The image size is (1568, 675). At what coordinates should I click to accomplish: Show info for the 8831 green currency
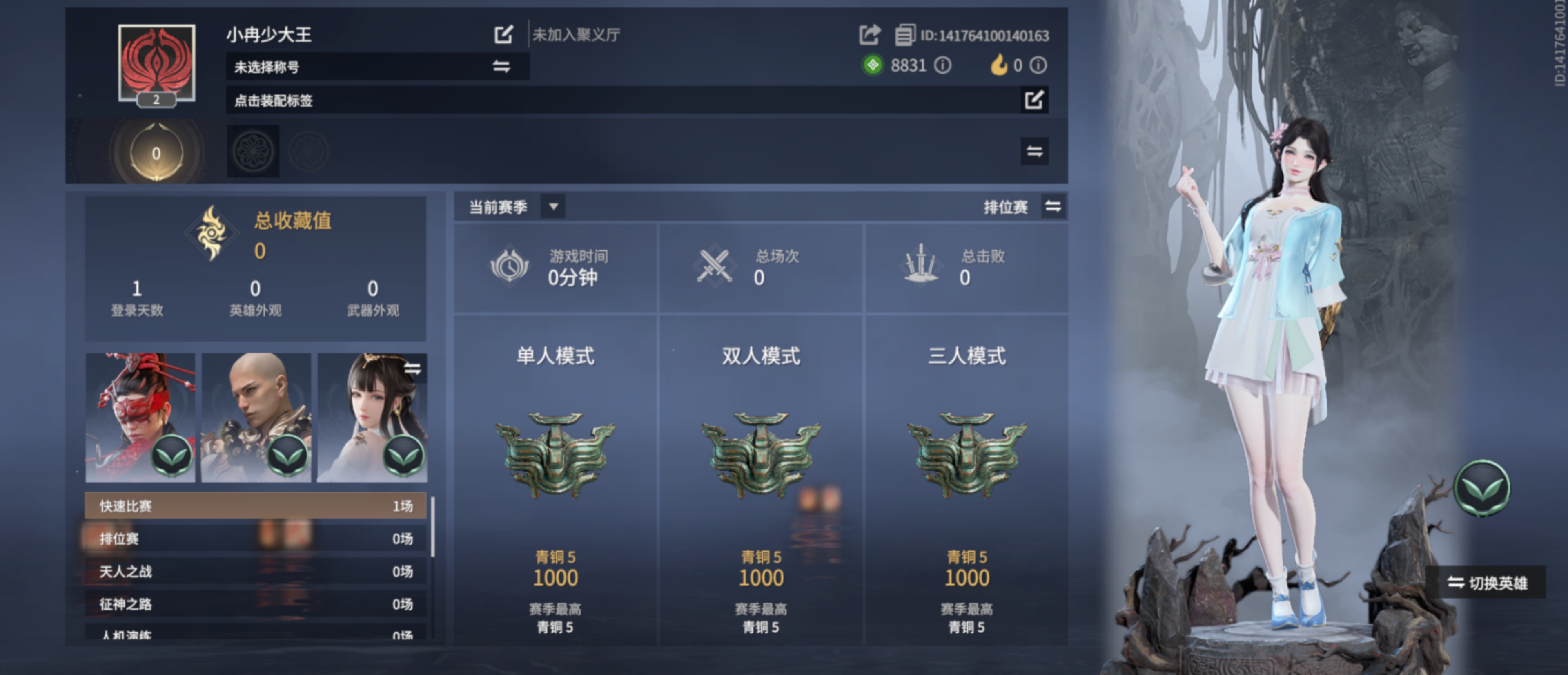tap(943, 65)
